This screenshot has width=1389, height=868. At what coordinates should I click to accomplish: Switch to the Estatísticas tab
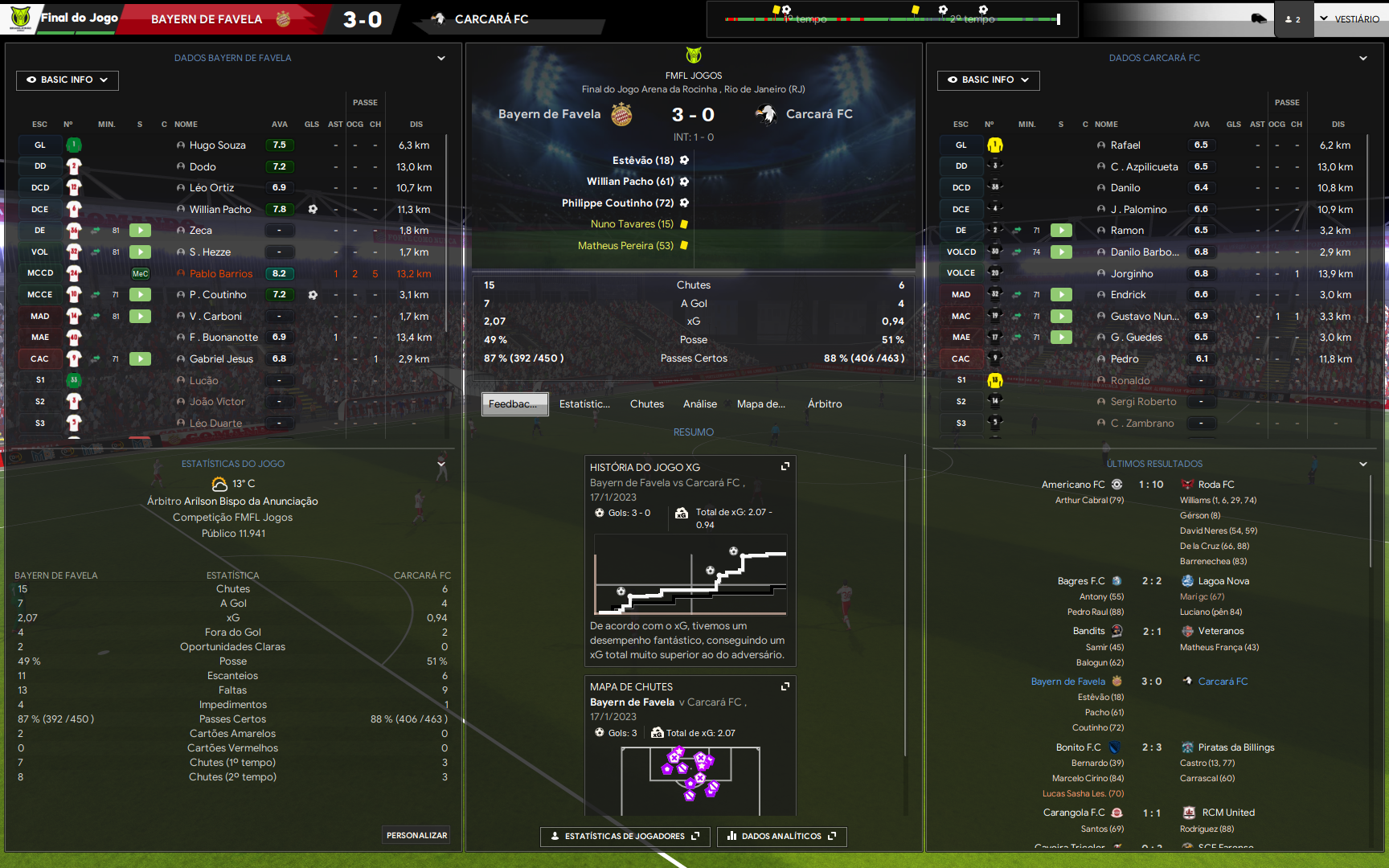pyautogui.click(x=584, y=404)
